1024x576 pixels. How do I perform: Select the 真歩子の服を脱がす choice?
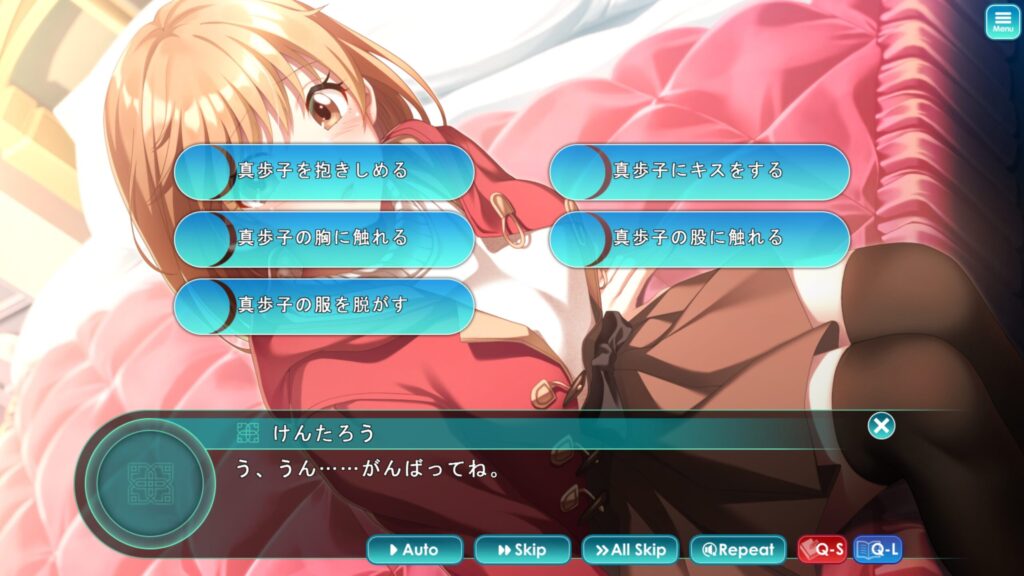click(x=324, y=305)
